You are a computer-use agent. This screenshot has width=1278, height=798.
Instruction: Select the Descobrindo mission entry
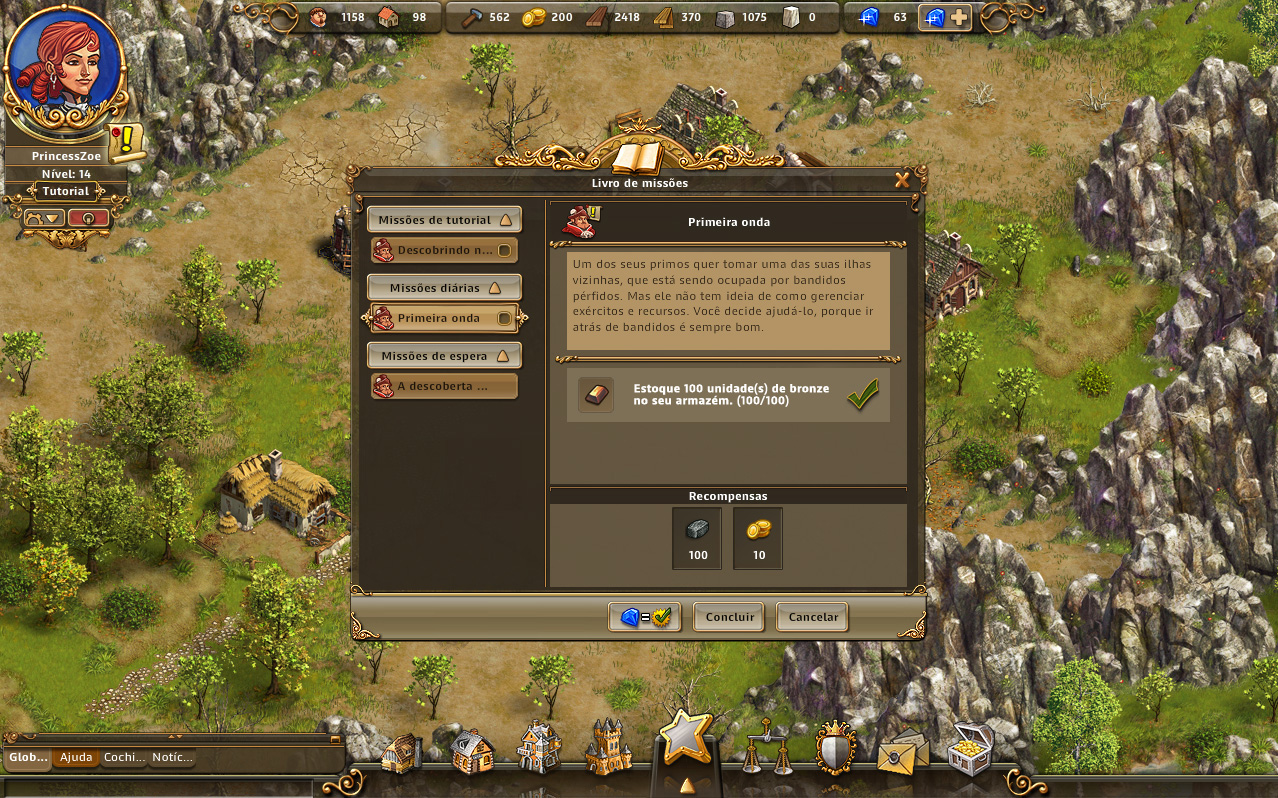click(444, 250)
